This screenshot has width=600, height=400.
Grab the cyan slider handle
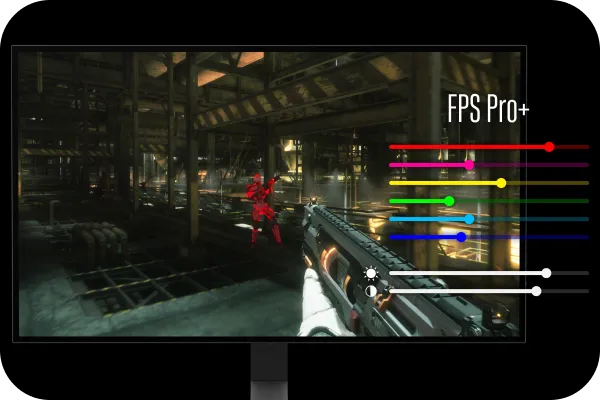click(x=469, y=219)
